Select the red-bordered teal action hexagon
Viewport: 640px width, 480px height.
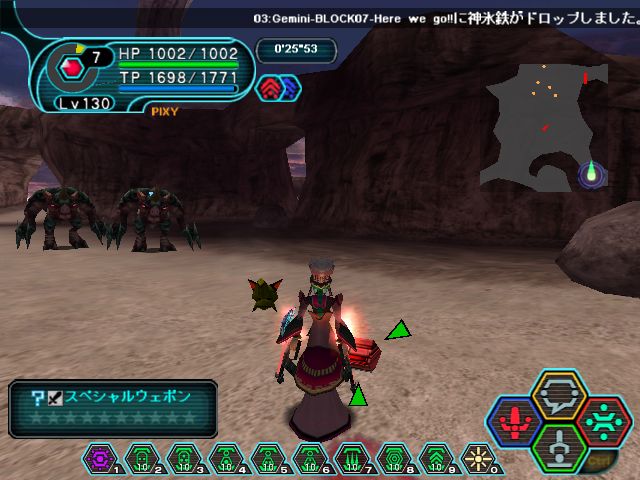[x=602, y=418]
